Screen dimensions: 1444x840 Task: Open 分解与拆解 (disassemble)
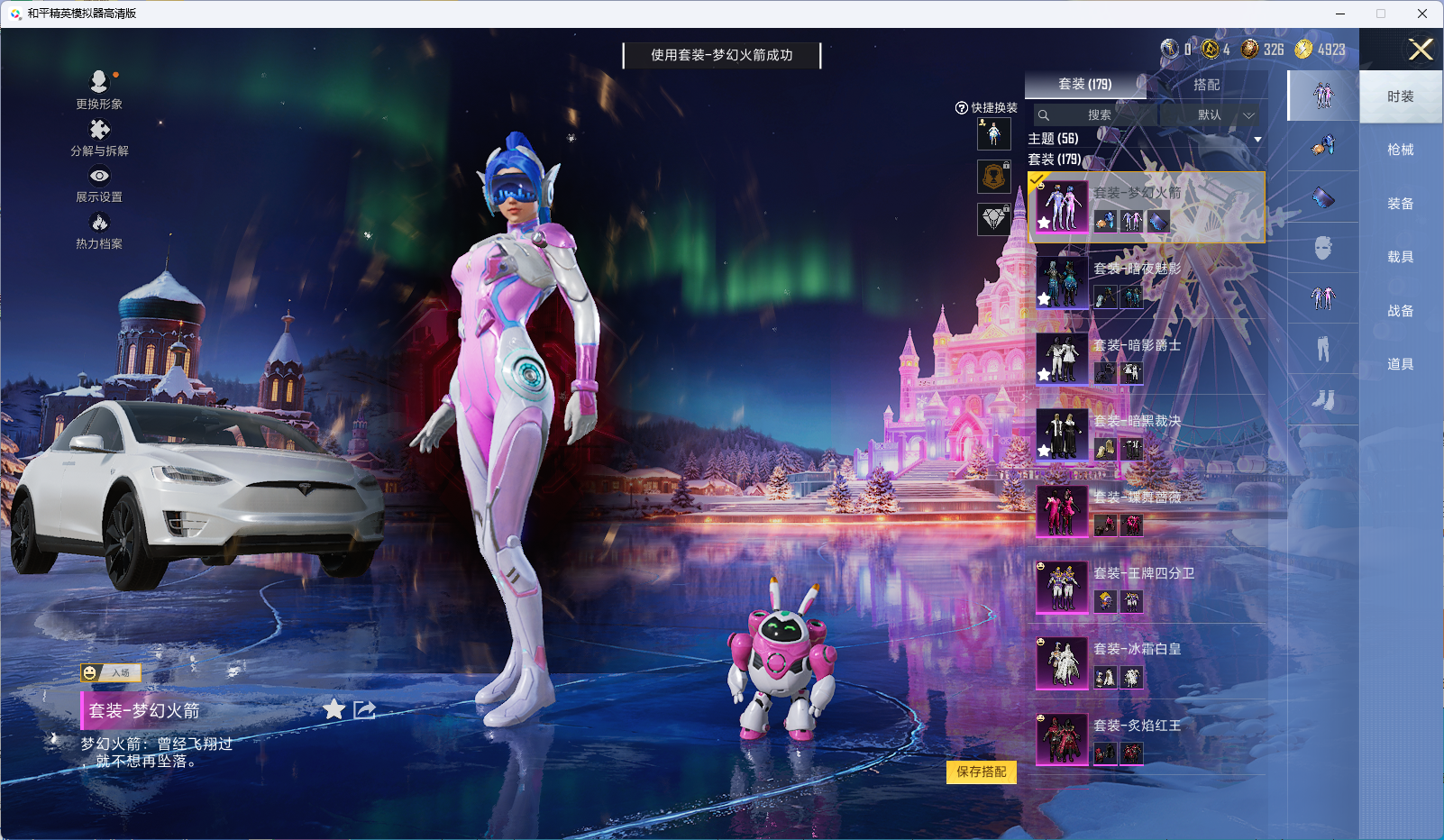[99, 137]
